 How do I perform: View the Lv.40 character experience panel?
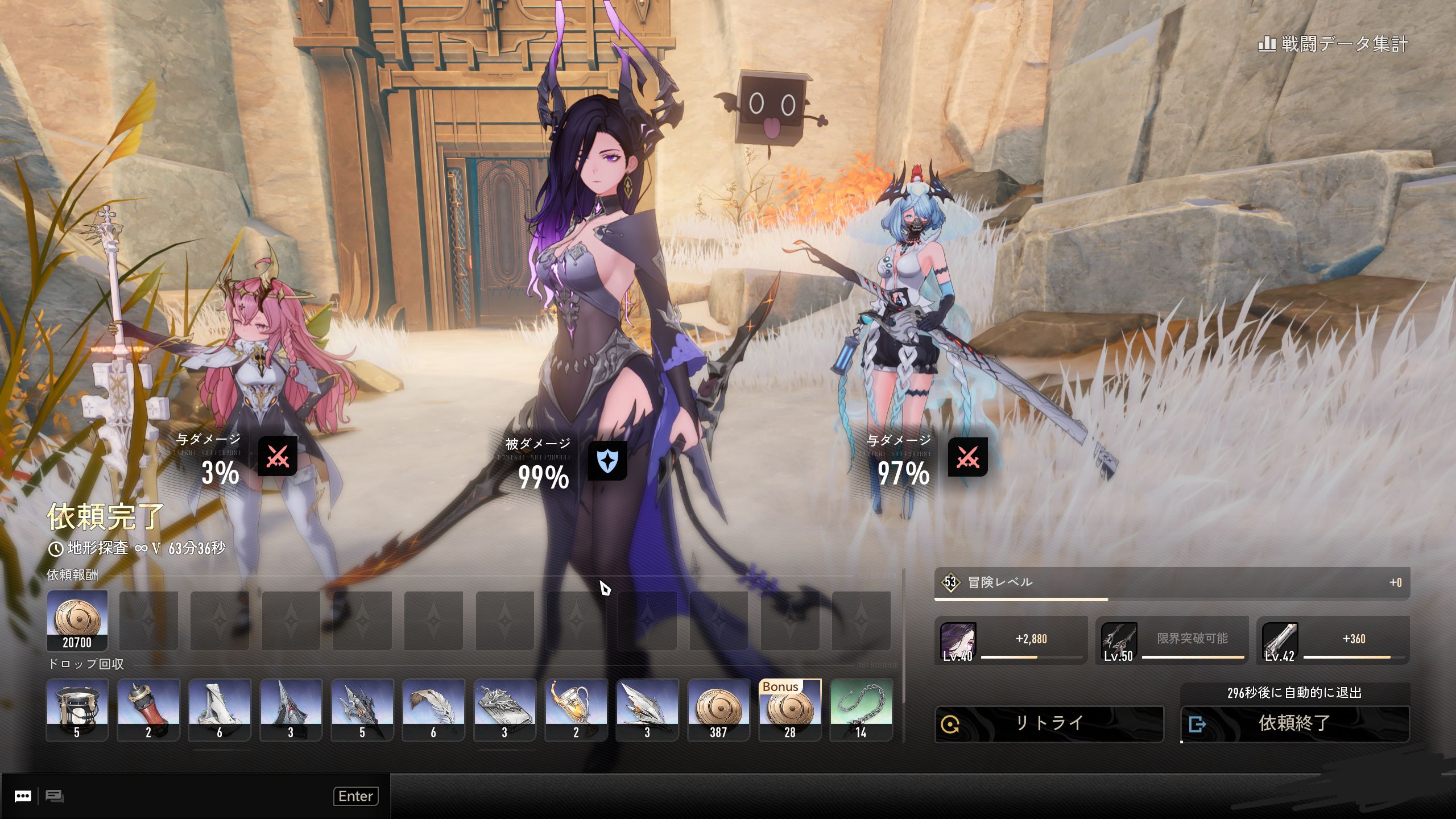click(x=1011, y=640)
